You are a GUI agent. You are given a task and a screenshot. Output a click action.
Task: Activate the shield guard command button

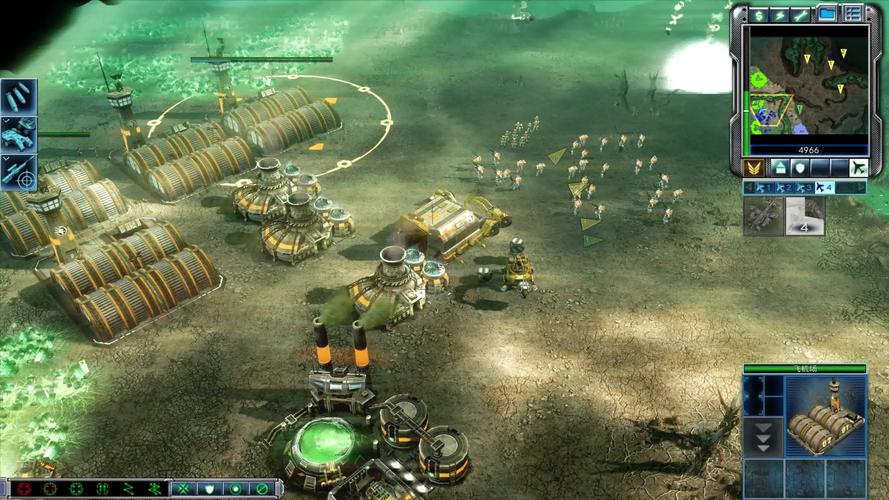point(209,489)
